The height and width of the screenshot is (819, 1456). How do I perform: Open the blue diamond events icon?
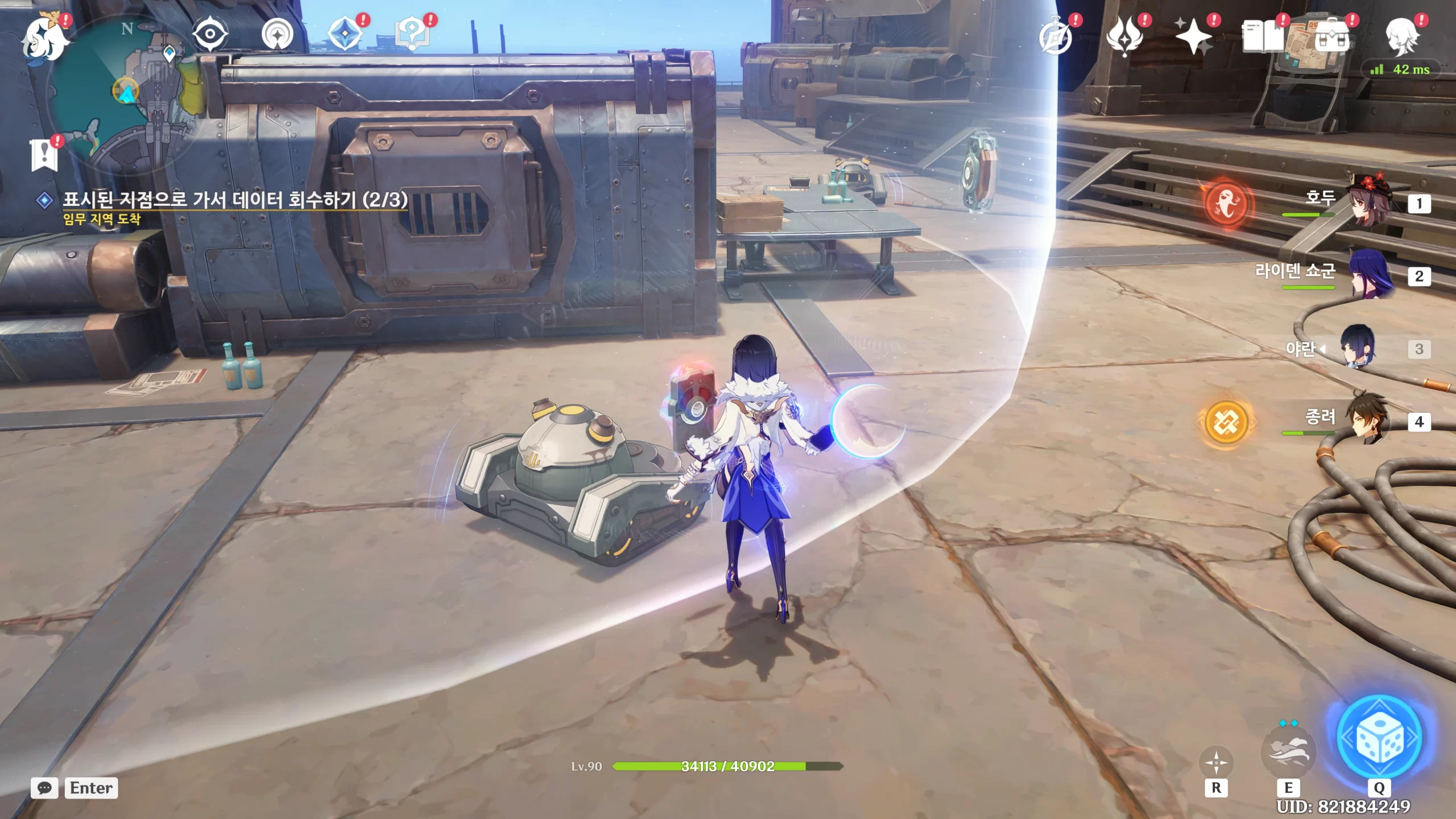tap(345, 34)
